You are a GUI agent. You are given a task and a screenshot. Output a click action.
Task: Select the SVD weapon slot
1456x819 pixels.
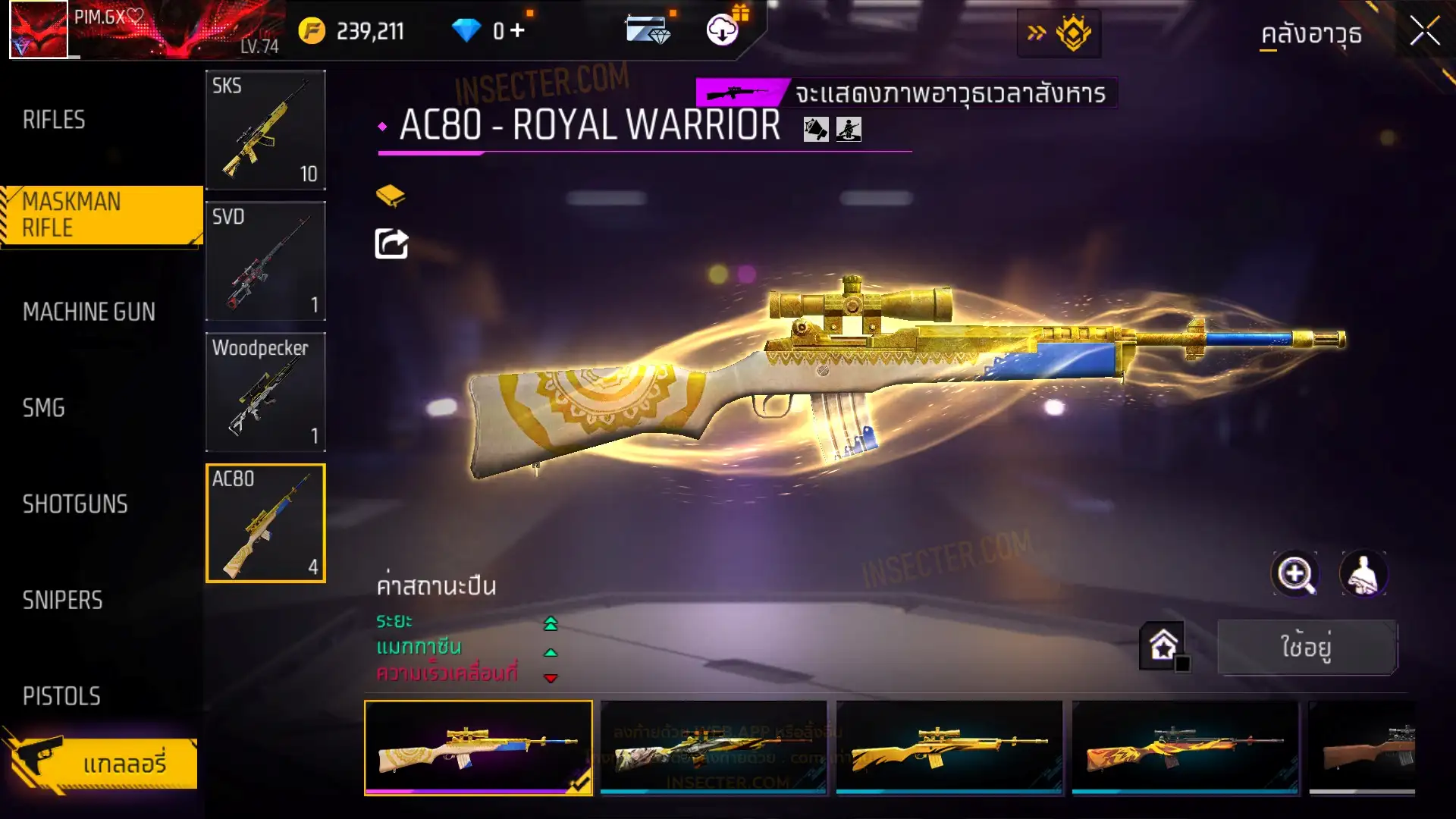[265, 261]
